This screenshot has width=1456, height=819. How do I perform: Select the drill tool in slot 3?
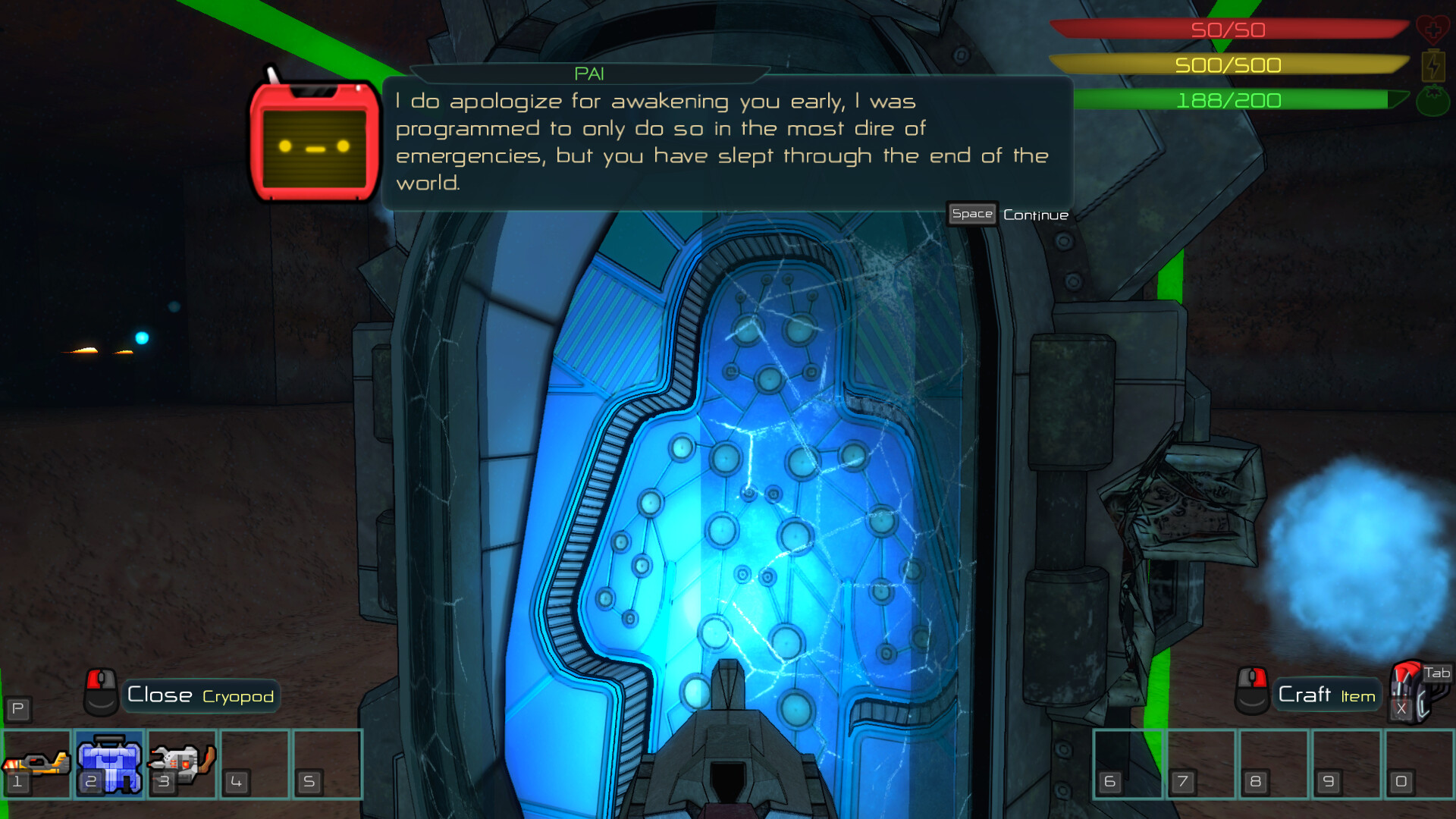click(x=180, y=764)
